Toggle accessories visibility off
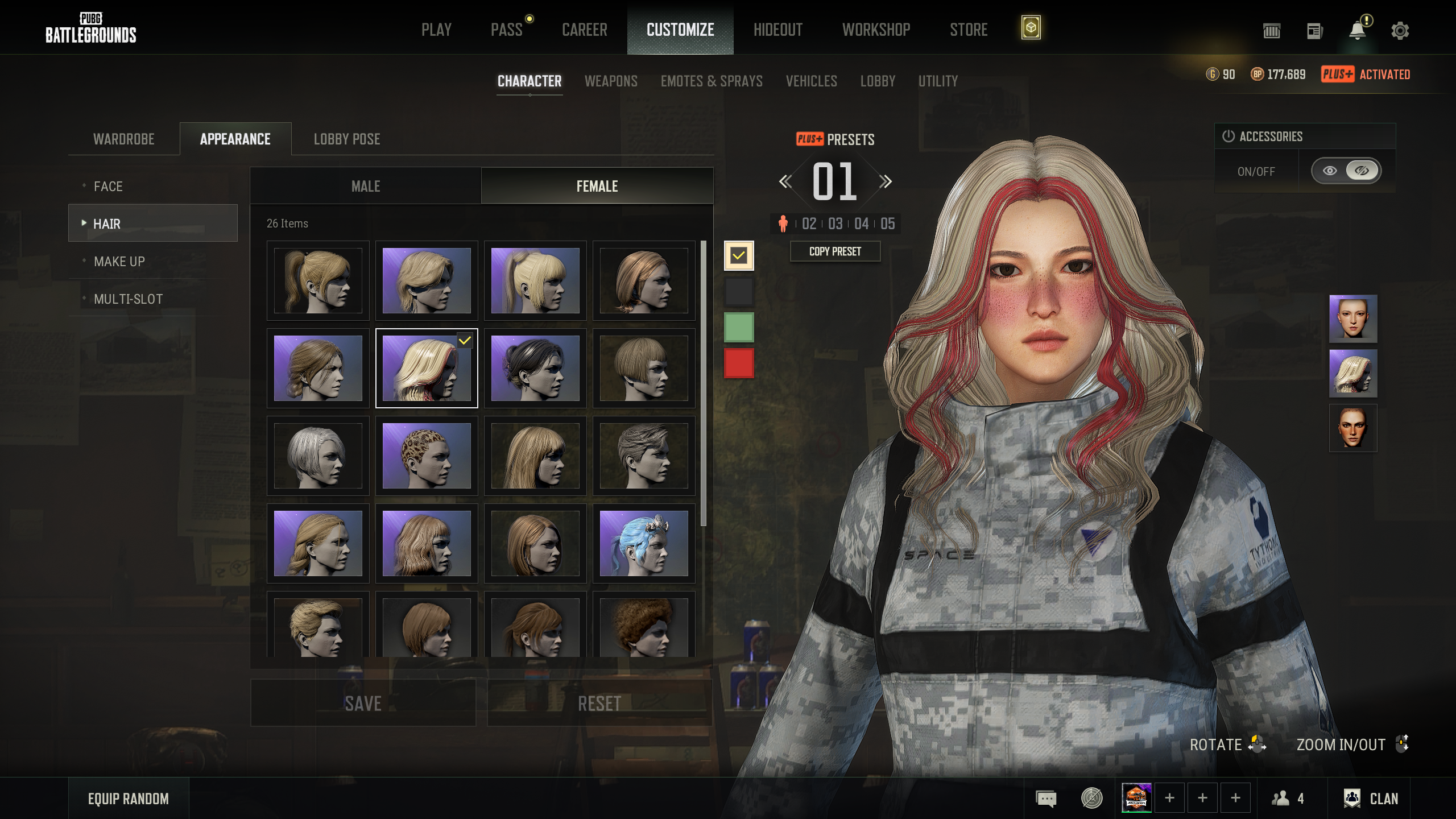Screen dimensions: 1456x819 coord(1362,171)
